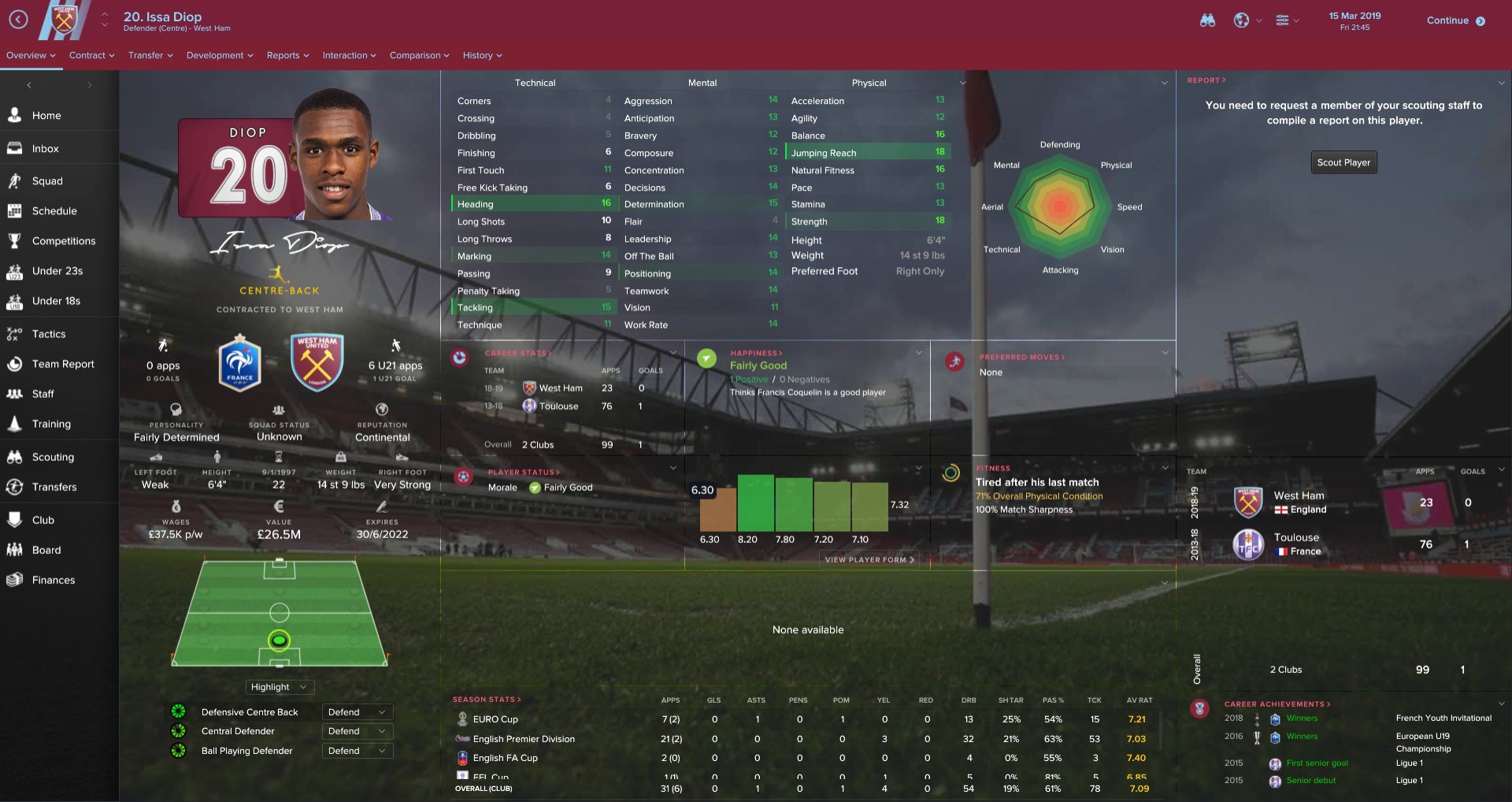Image resolution: width=1512 pixels, height=802 pixels.
Task: Open the Development menu
Action: 219,55
